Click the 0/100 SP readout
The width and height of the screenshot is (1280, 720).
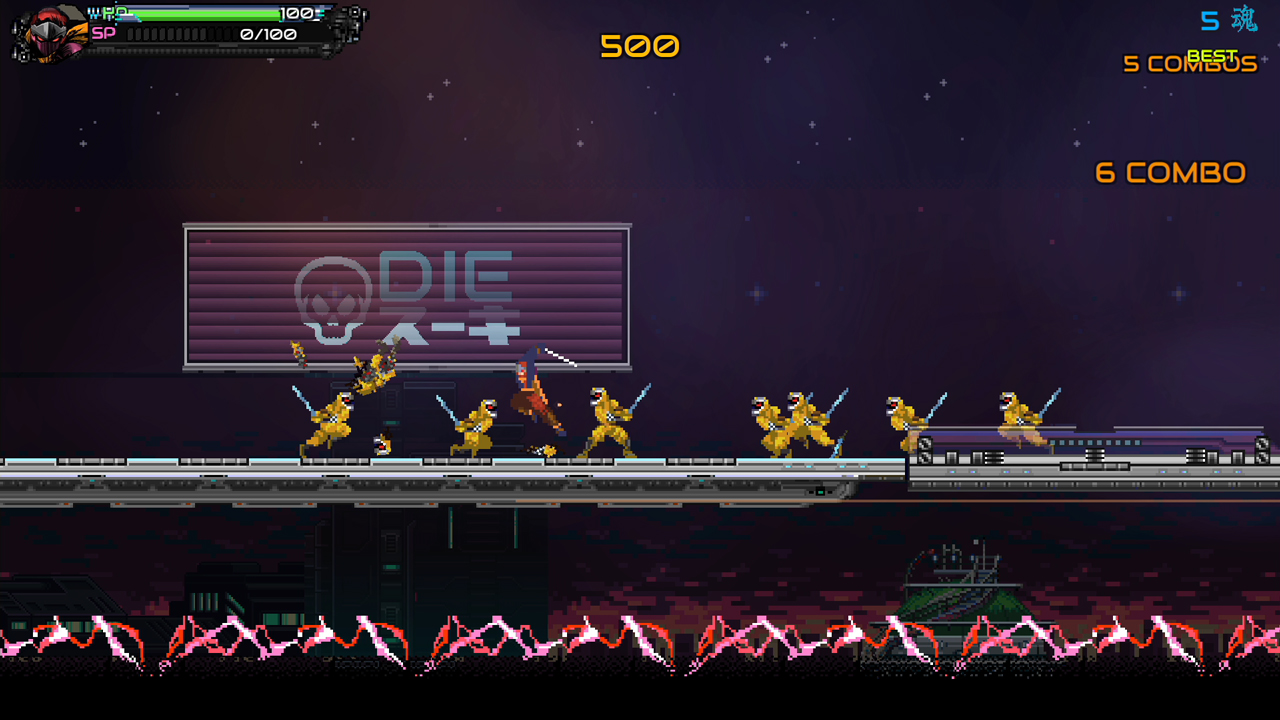(x=267, y=34)
